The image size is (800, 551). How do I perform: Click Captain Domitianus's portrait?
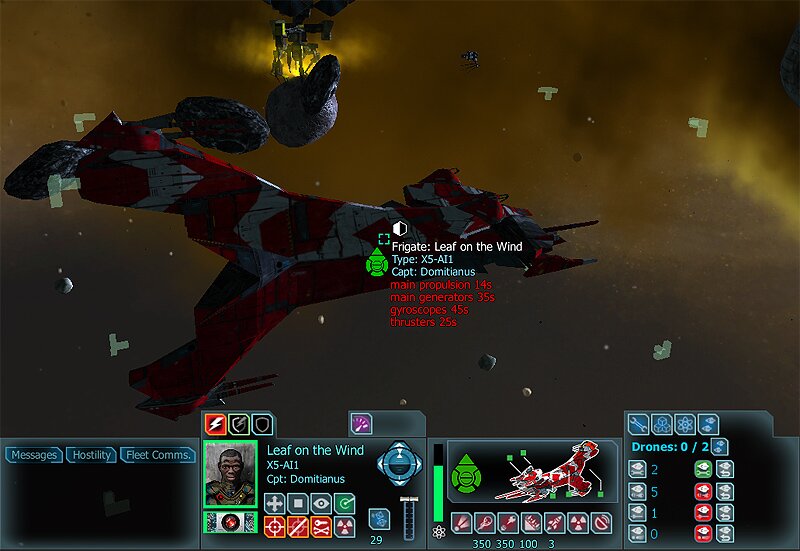pyautogui.click(x=231, y=474)
